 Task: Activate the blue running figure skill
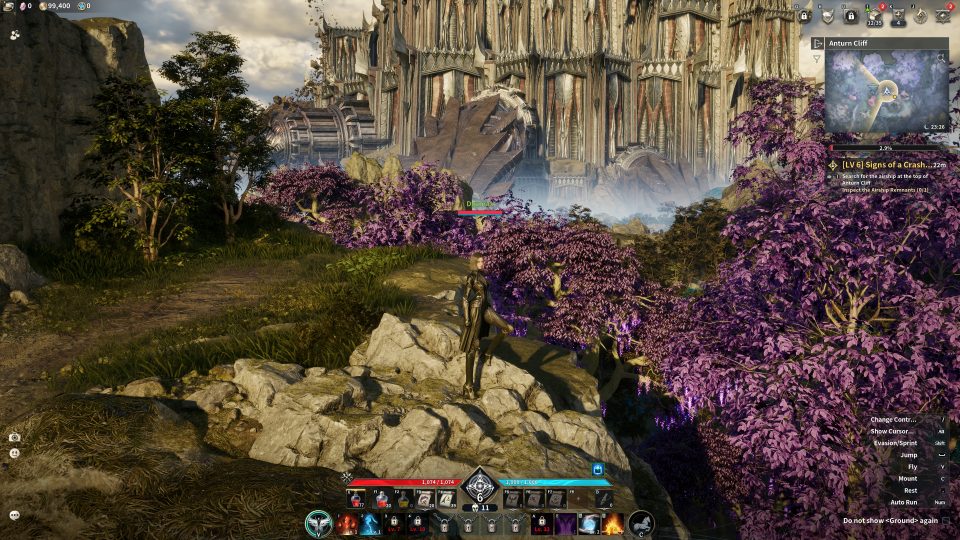tap(371, 524)
